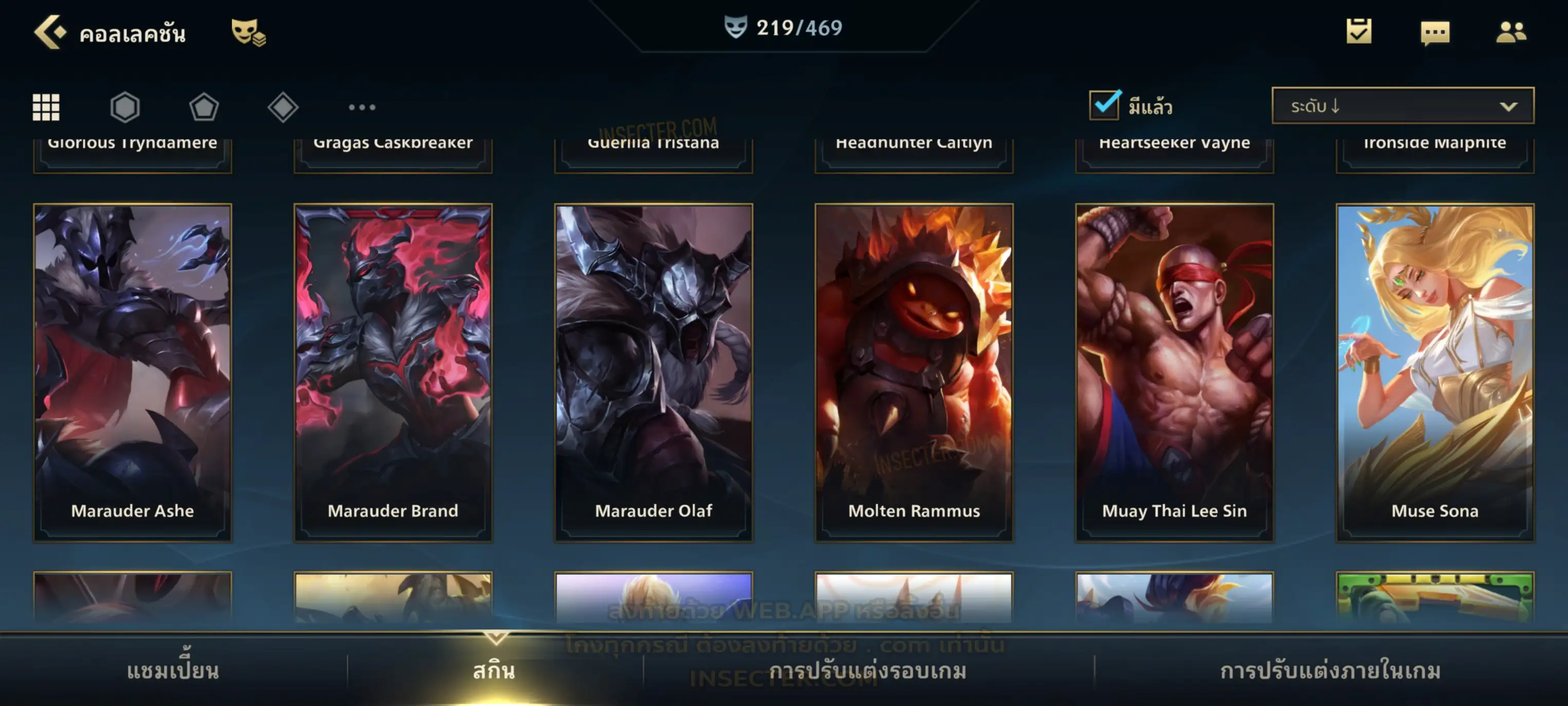Choose the pentagon rarity filter
The image size is (1568, 706).
[x=204, y=107]
